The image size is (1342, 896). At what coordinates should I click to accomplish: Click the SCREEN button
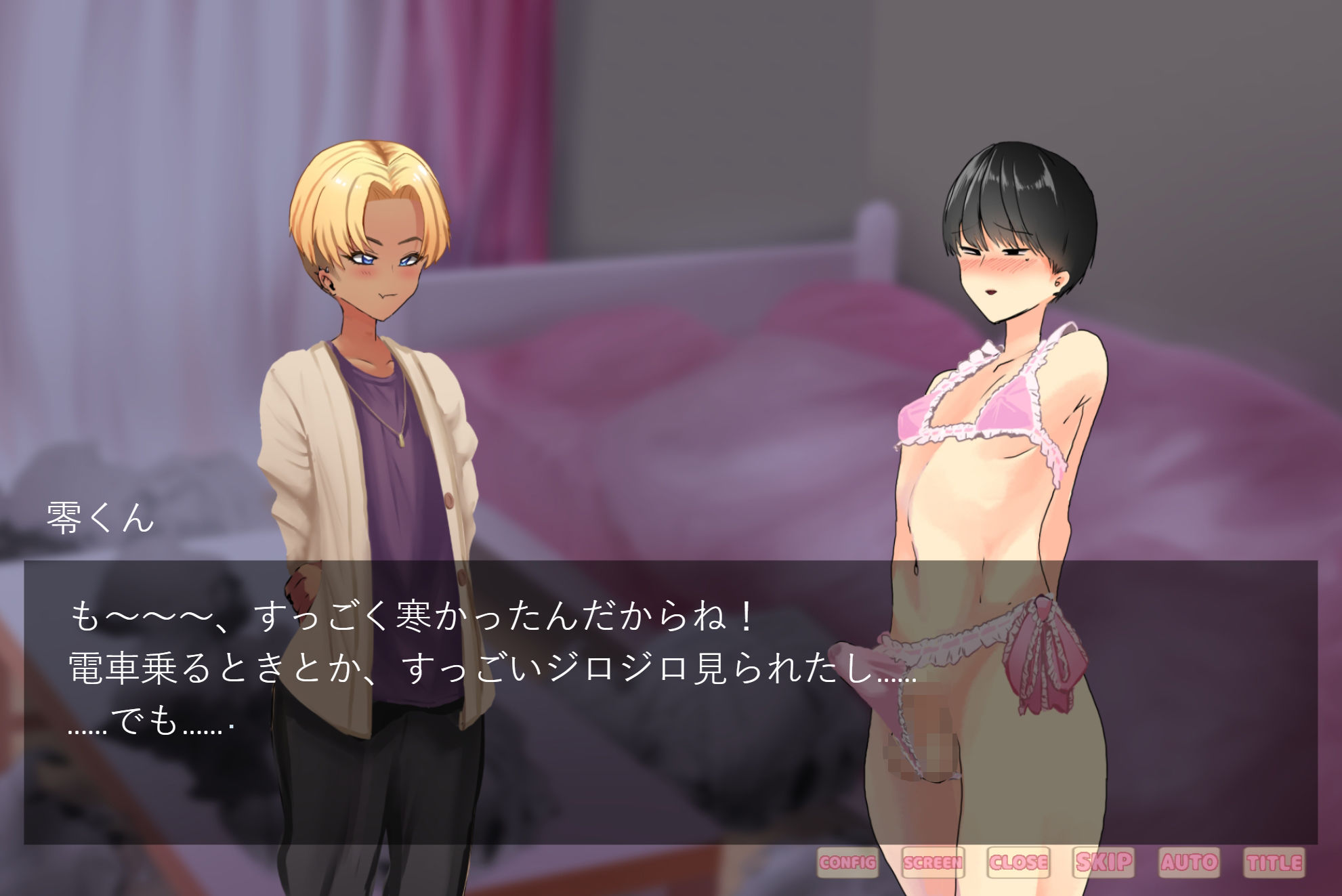pos(934,863)
